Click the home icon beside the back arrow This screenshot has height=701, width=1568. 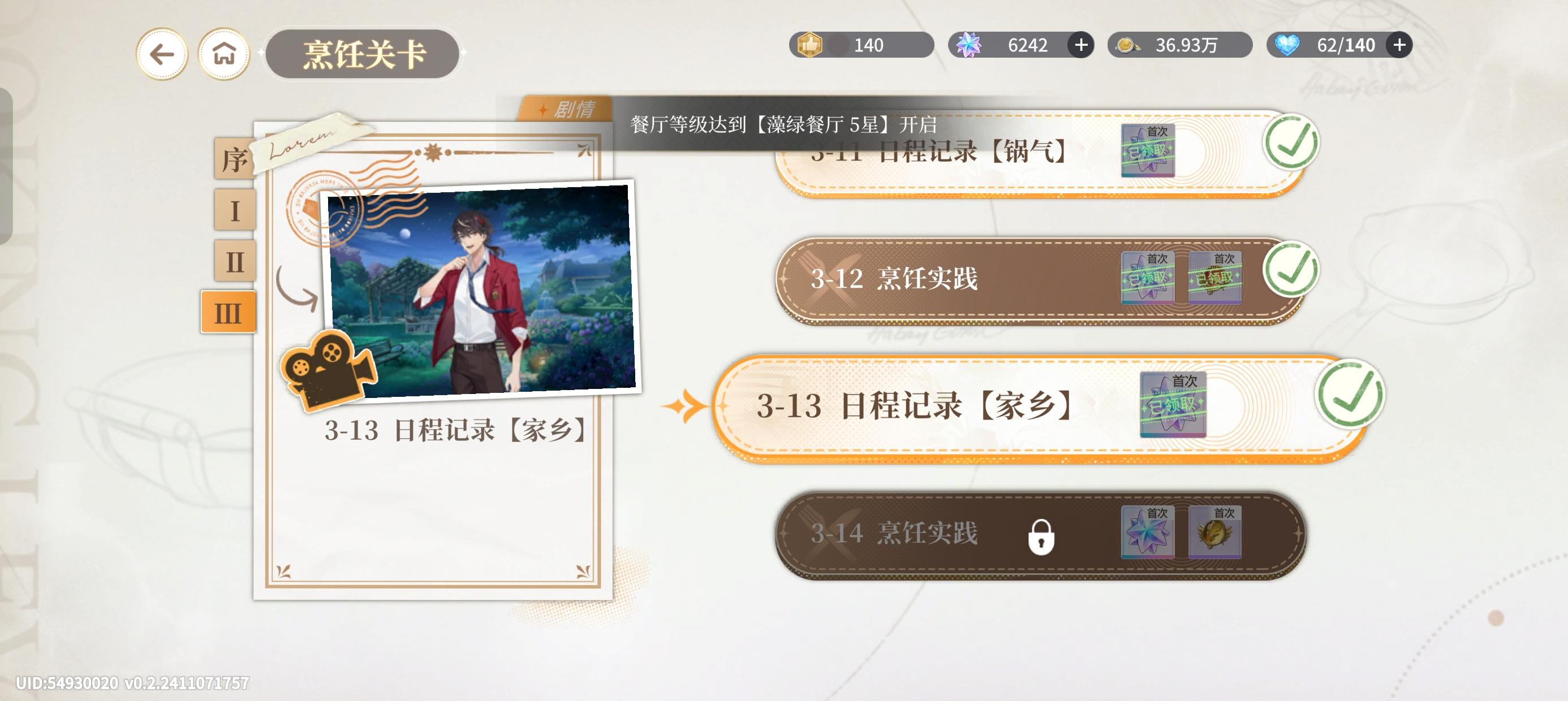point(224,54)
